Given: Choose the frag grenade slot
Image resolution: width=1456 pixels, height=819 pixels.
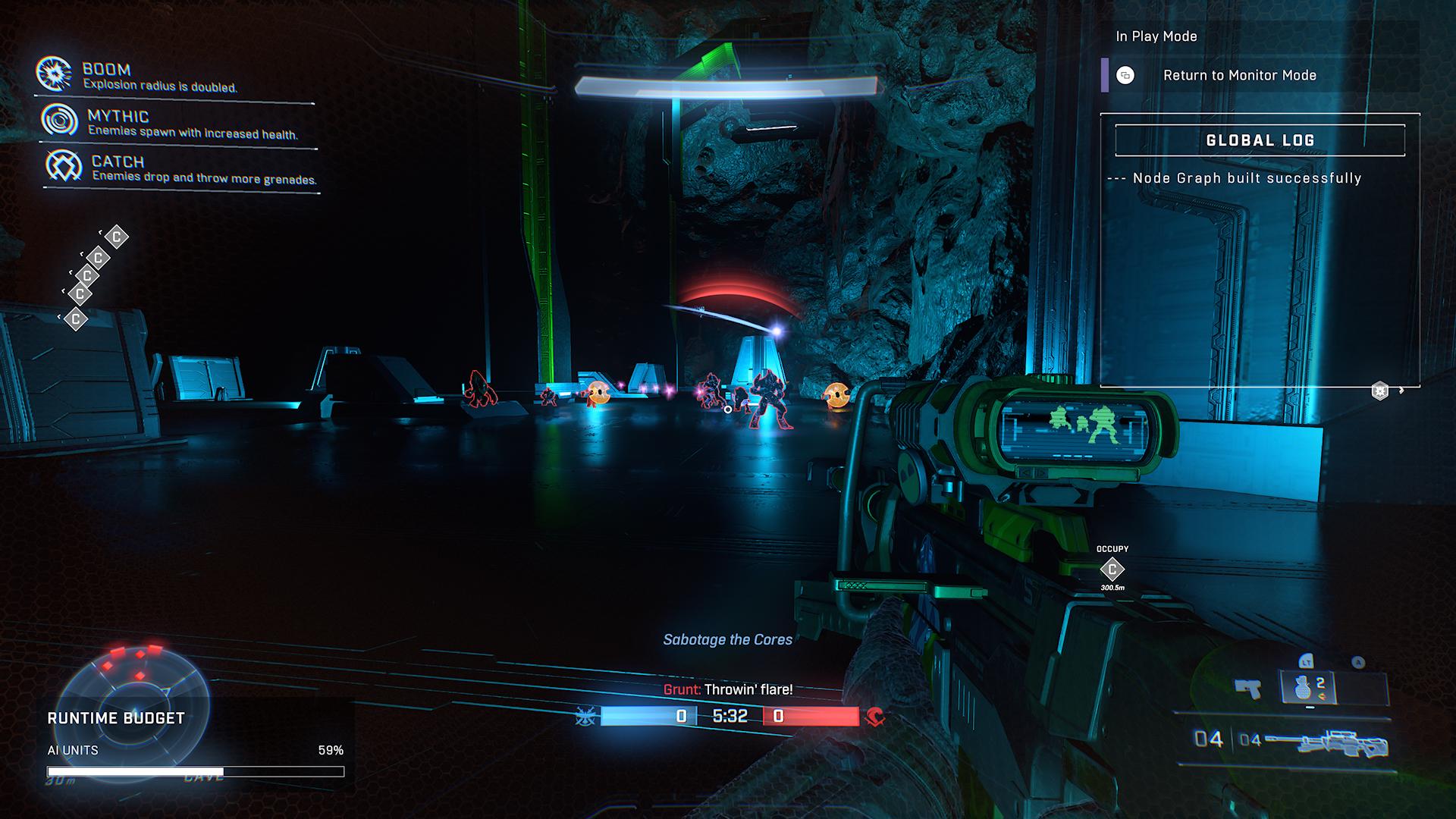Looking at the screenshot, I should 1306,689.
